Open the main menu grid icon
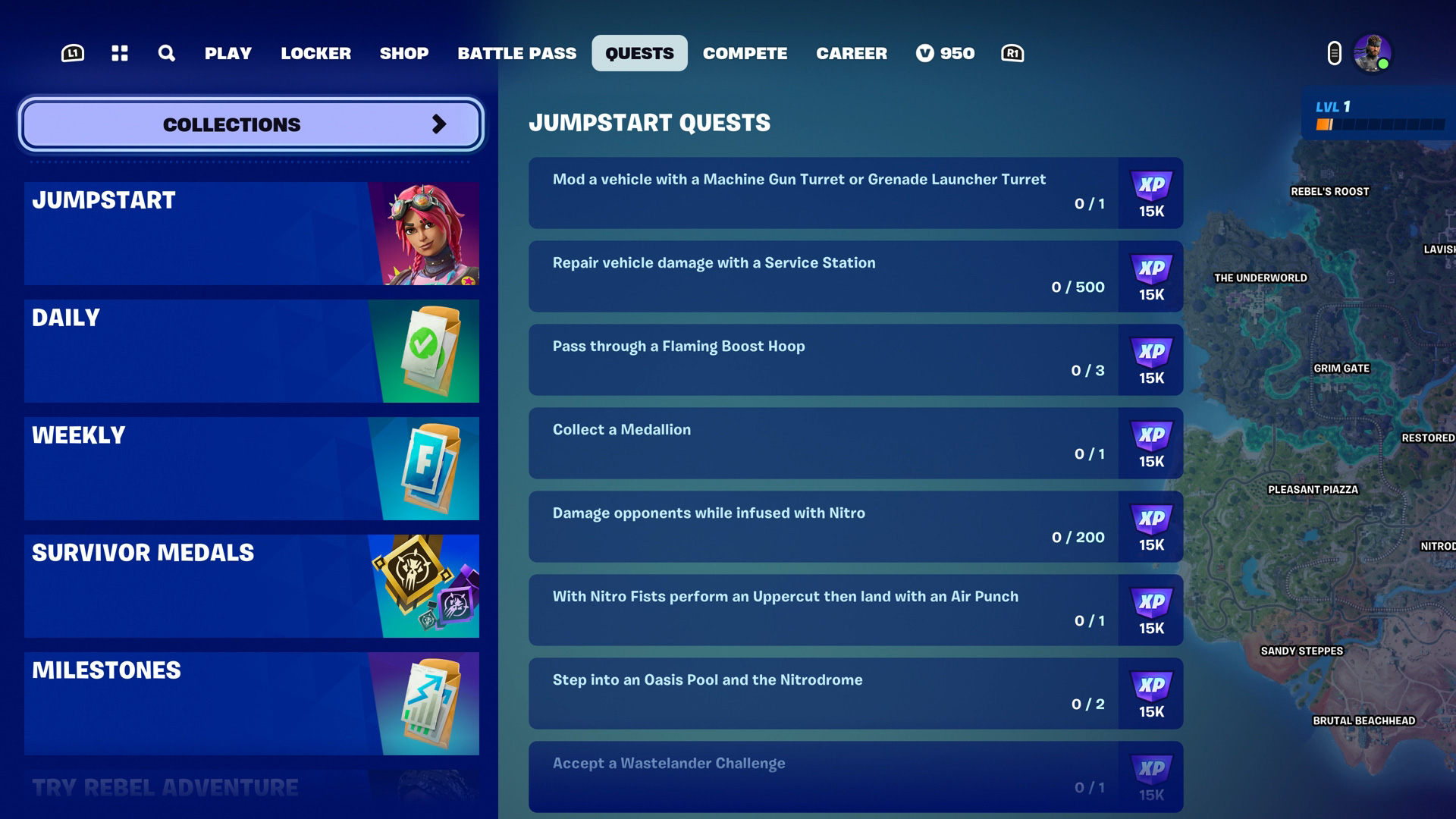Image resolution: width=1456 pixels, height=819 pixels. pyautogui.click(x=119, y=53)
